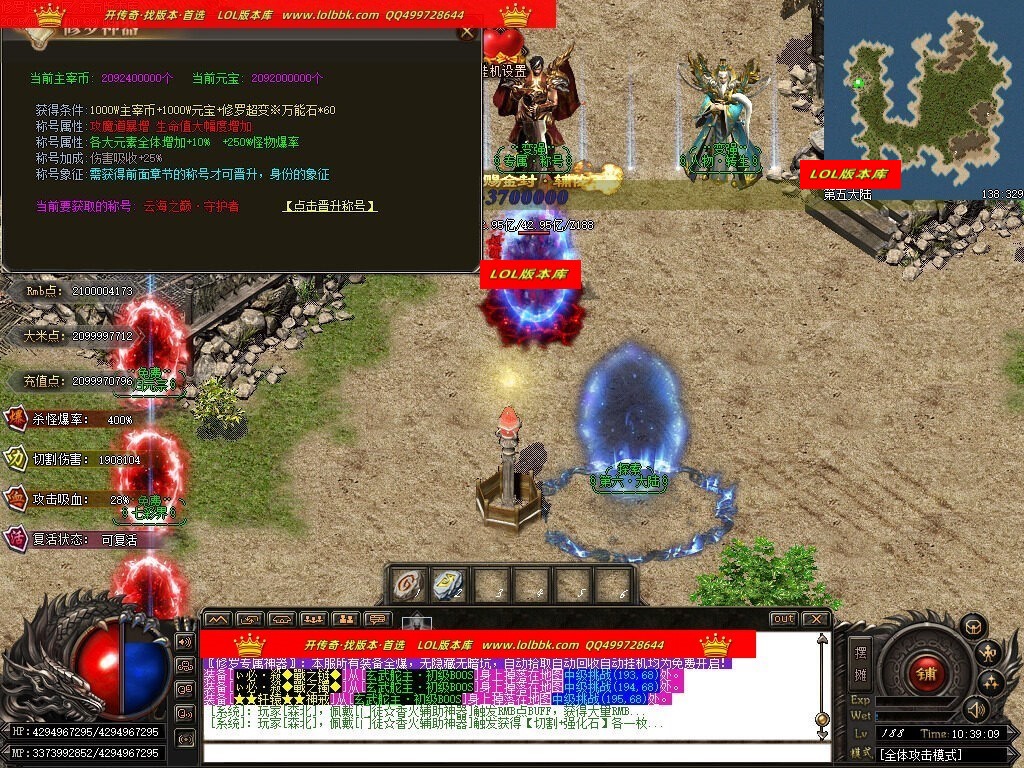Open the 摆摊 stall button
This screenshot has width=1024, height=768.
(859, 661)
